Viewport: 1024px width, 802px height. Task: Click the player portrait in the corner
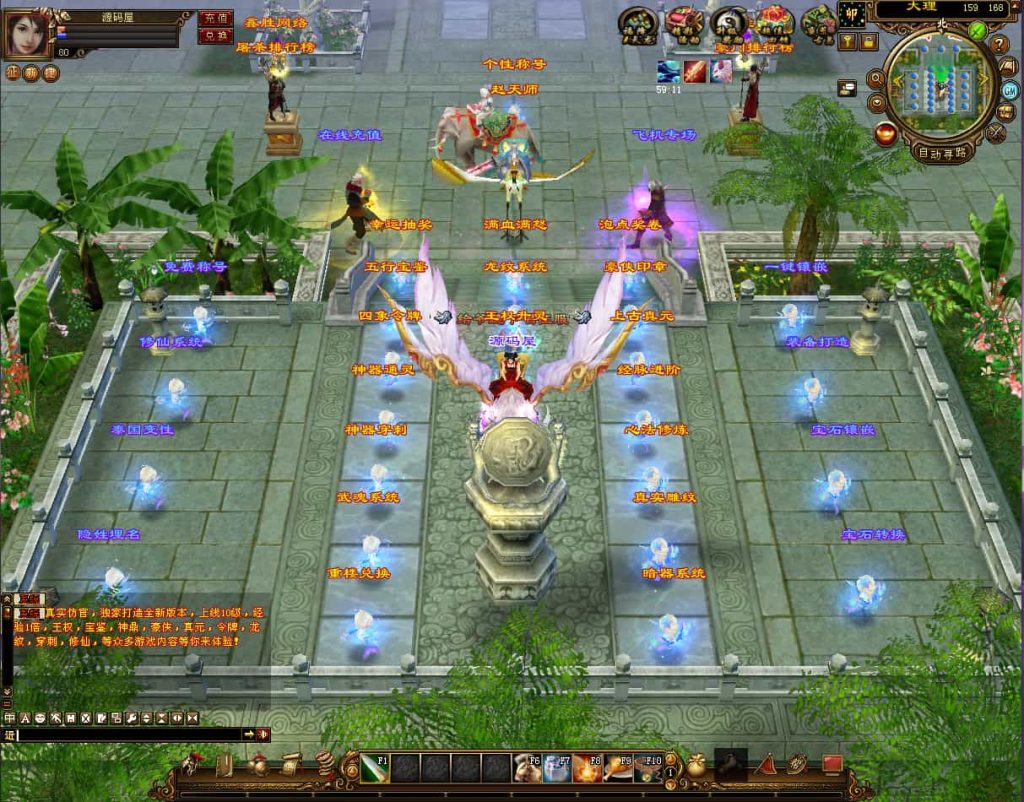27,33
